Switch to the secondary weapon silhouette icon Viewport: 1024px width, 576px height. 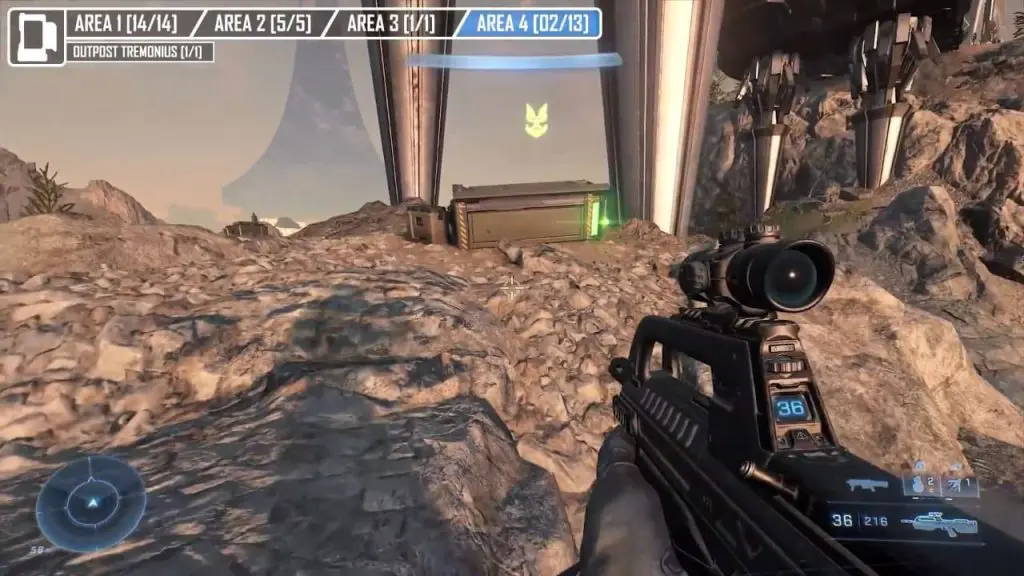pyautogui.click(x=867, y=485)
